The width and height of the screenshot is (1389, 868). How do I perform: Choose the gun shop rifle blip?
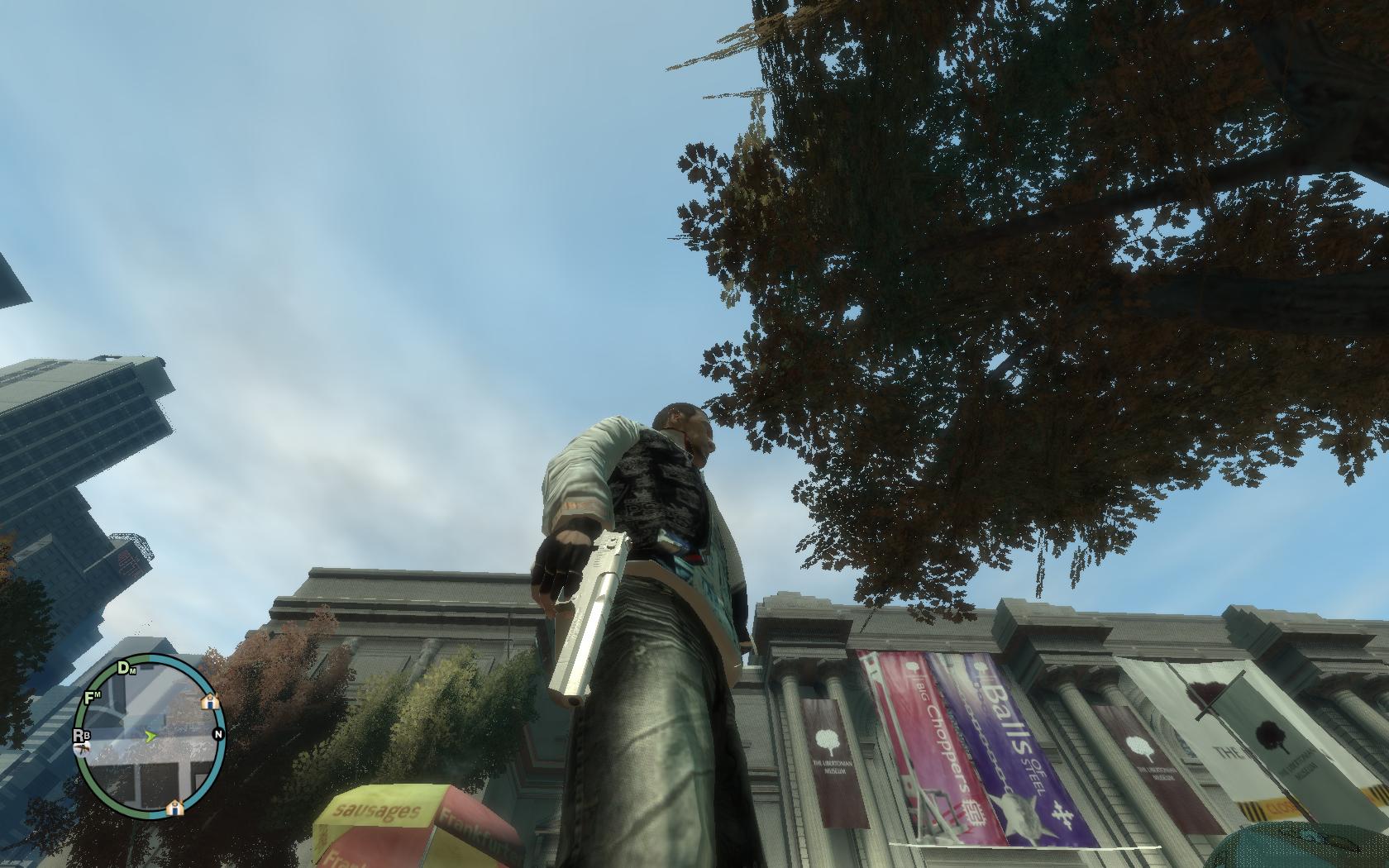pyautogui.click(x=82, y=750)
